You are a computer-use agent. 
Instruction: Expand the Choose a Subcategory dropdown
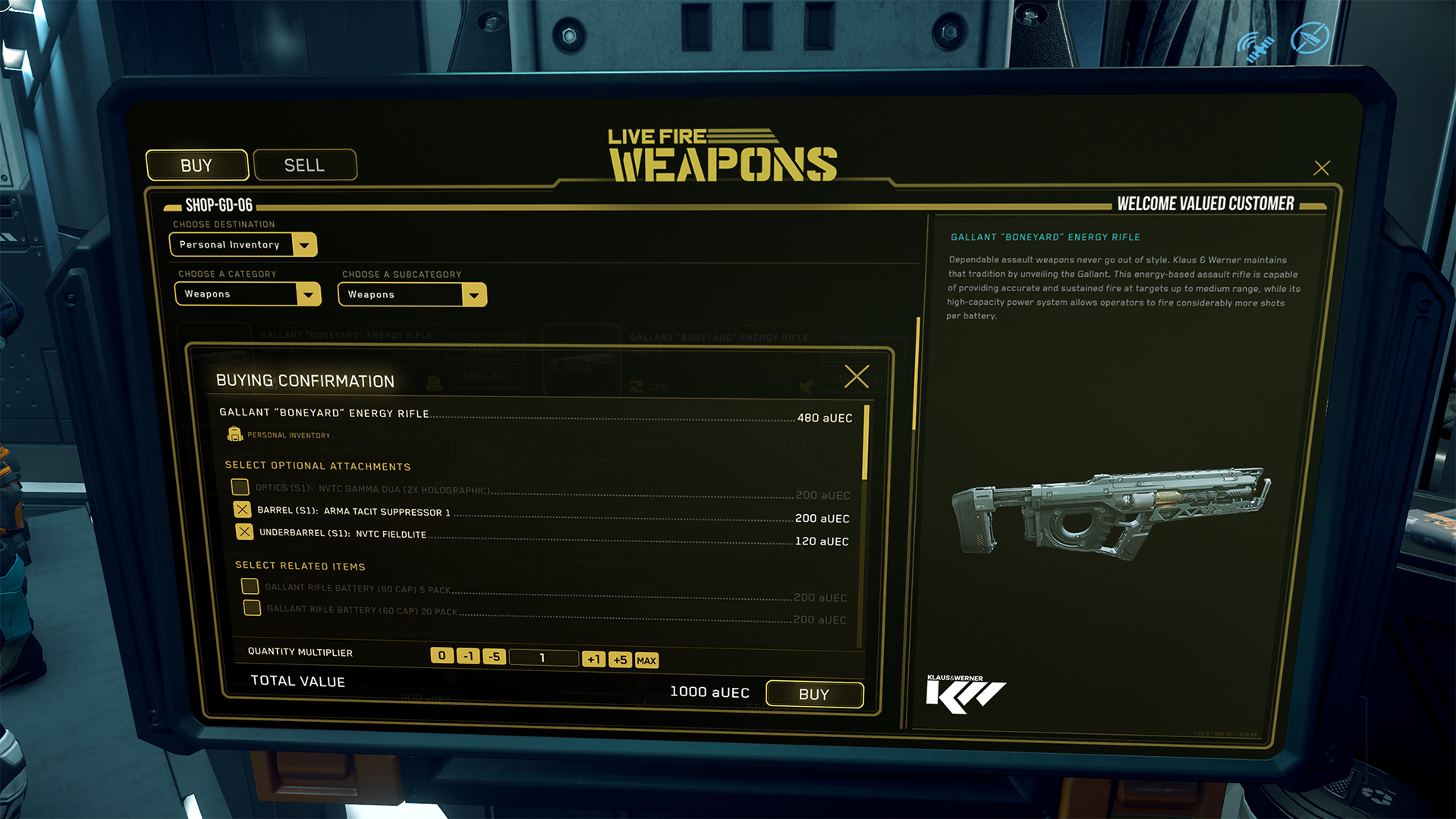tap(474, 295)
